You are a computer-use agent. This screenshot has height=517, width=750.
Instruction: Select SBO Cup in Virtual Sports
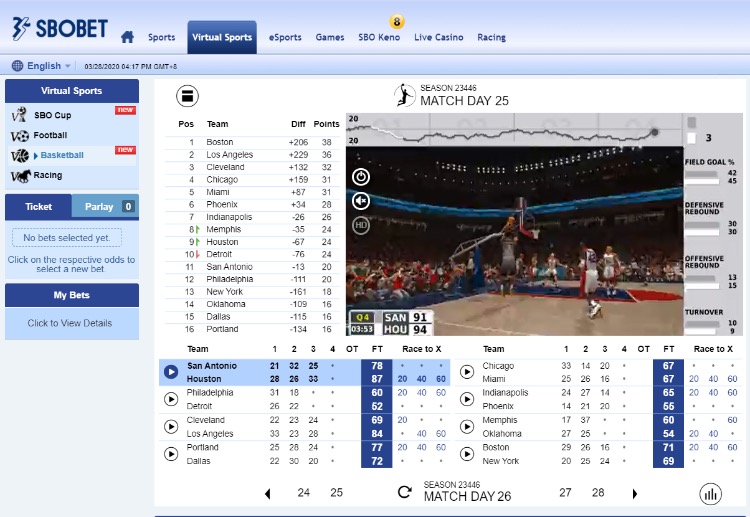pos(53,115)
